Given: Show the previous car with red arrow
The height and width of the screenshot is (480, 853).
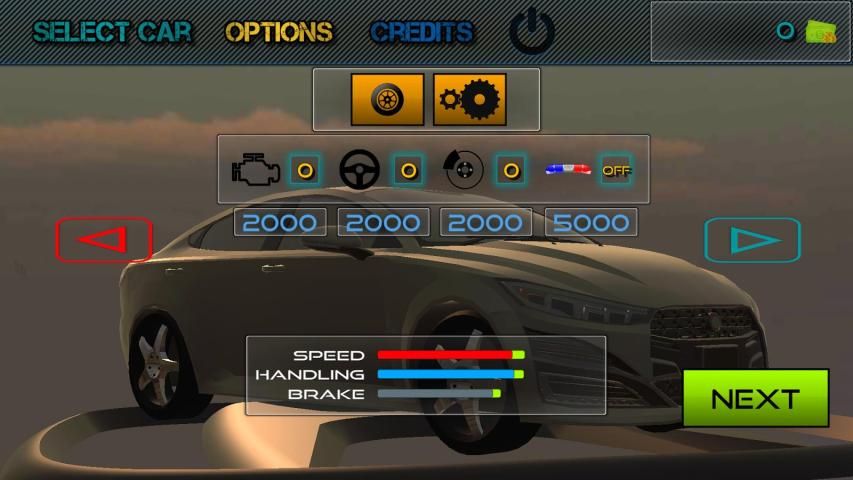Looking at the screenshot, I should click(104, 240).
